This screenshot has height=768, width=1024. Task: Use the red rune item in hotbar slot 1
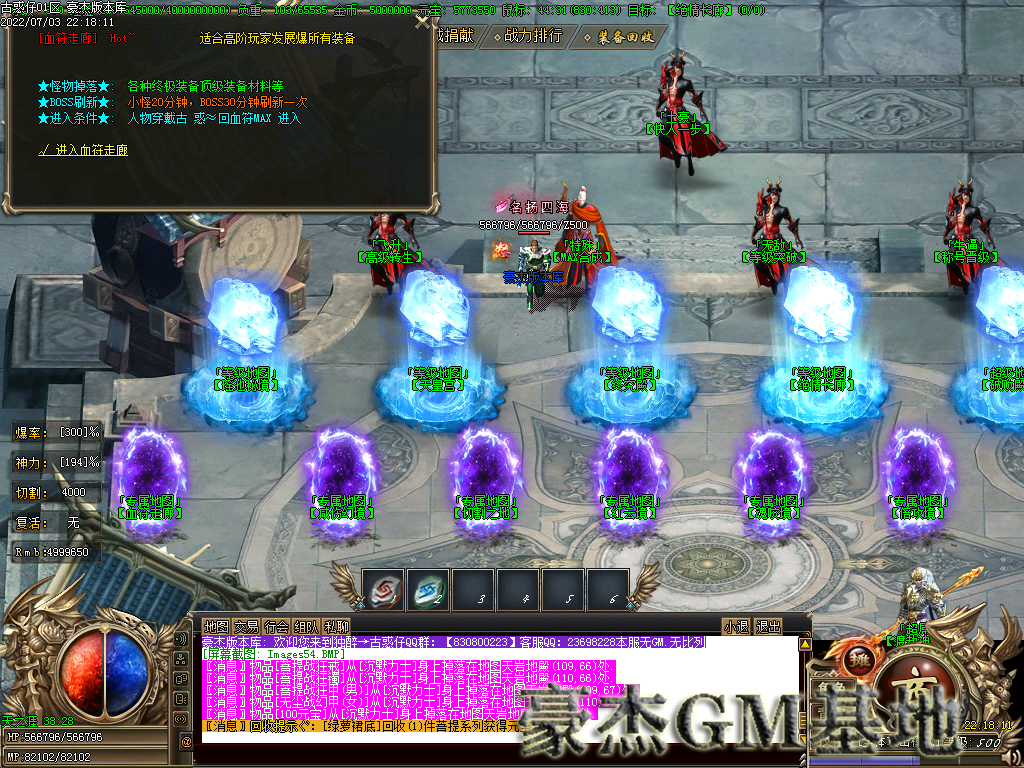(x=383, y=589)
